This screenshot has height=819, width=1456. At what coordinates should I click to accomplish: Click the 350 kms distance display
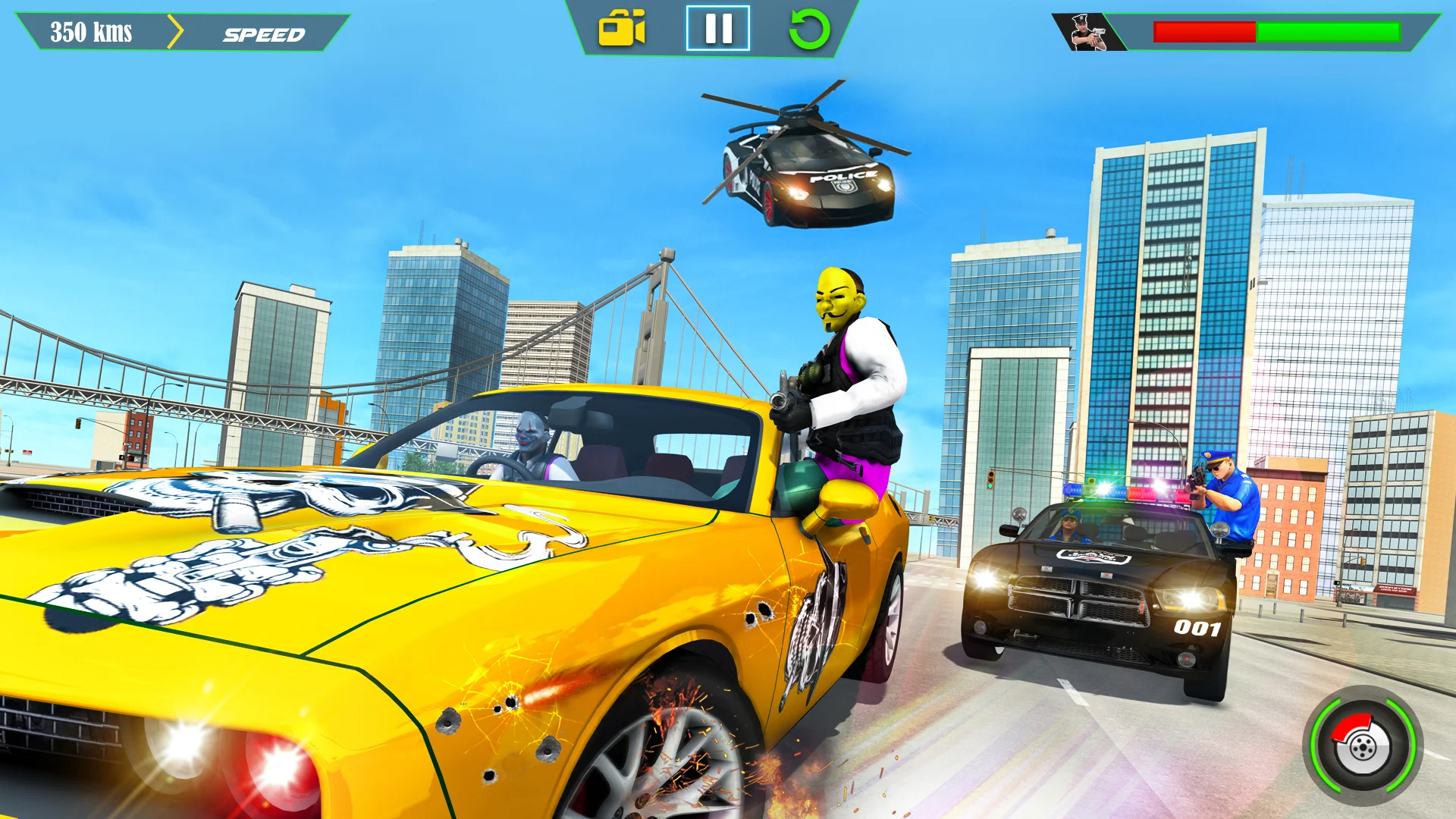(91, 32)
